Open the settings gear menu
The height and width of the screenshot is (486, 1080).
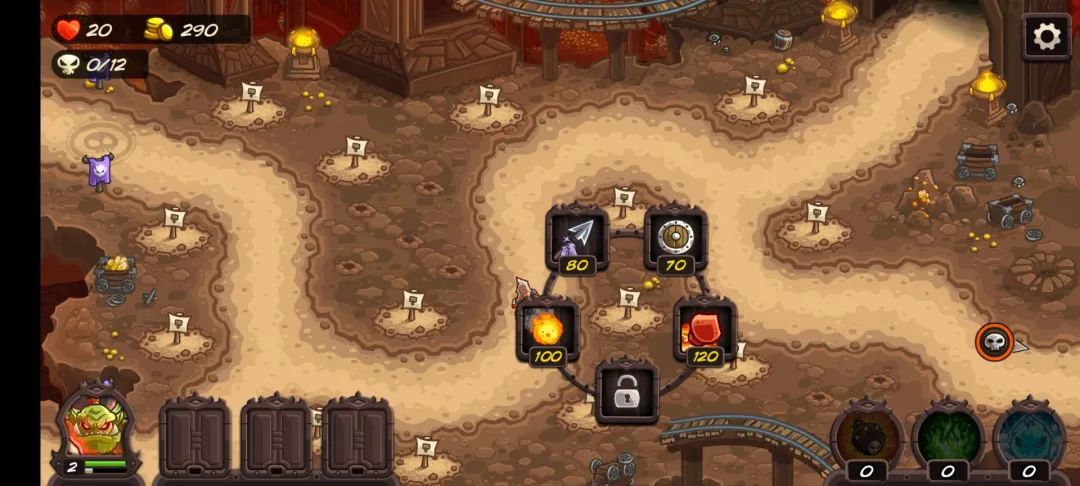1046,38
